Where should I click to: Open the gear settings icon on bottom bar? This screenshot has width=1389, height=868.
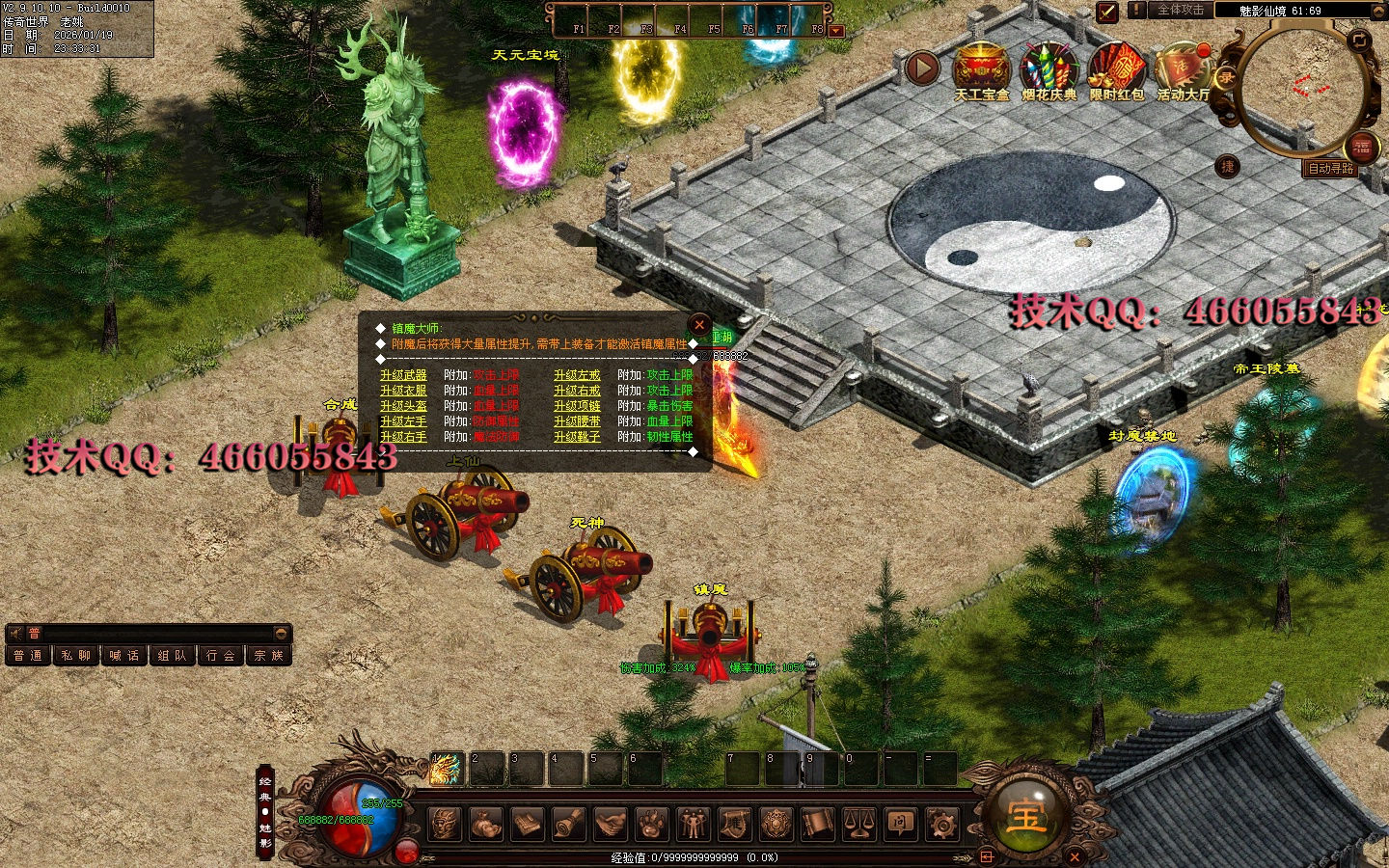941,825
